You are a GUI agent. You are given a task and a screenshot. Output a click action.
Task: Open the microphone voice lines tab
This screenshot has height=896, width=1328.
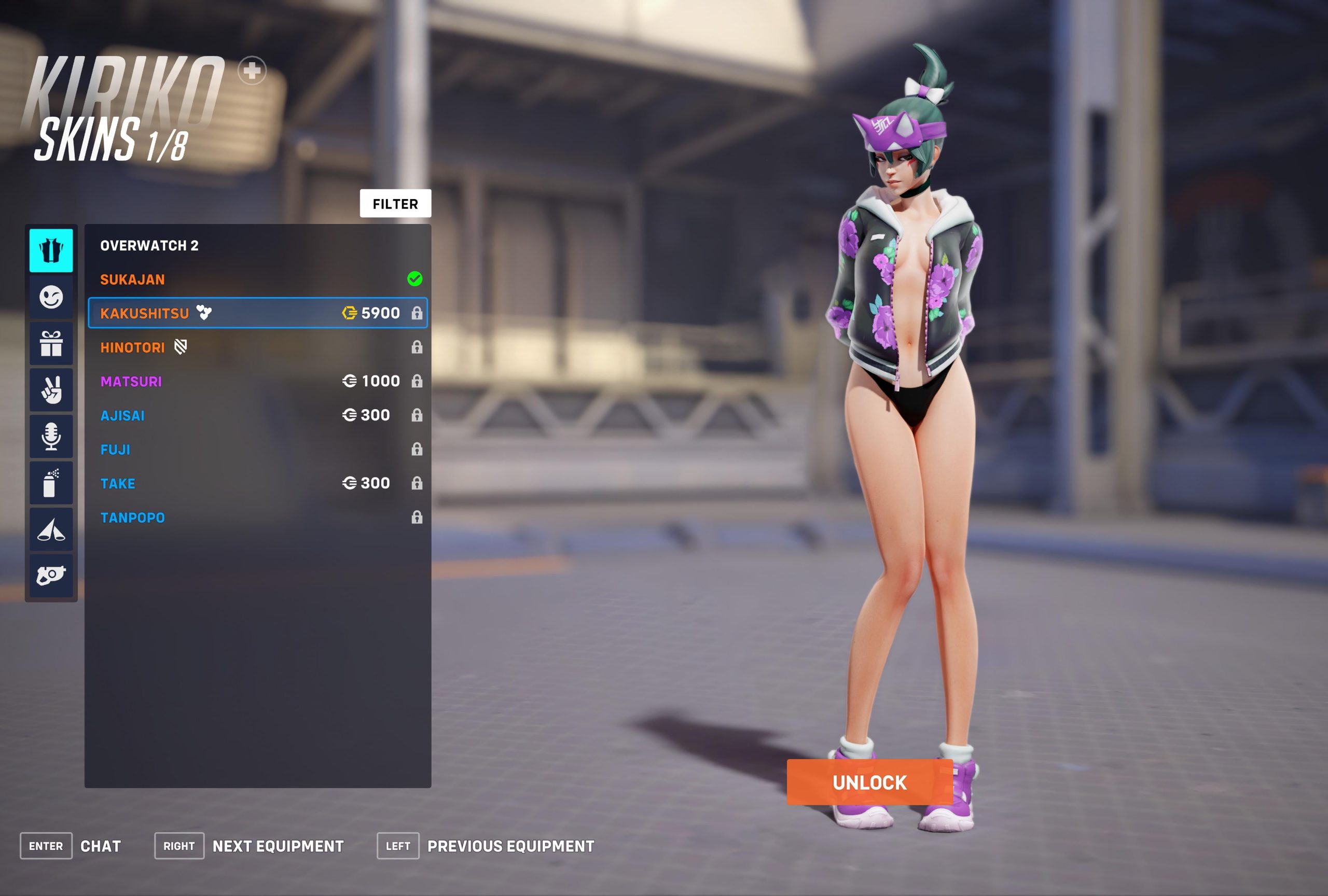pyautogui.click(x=51, y=436)
